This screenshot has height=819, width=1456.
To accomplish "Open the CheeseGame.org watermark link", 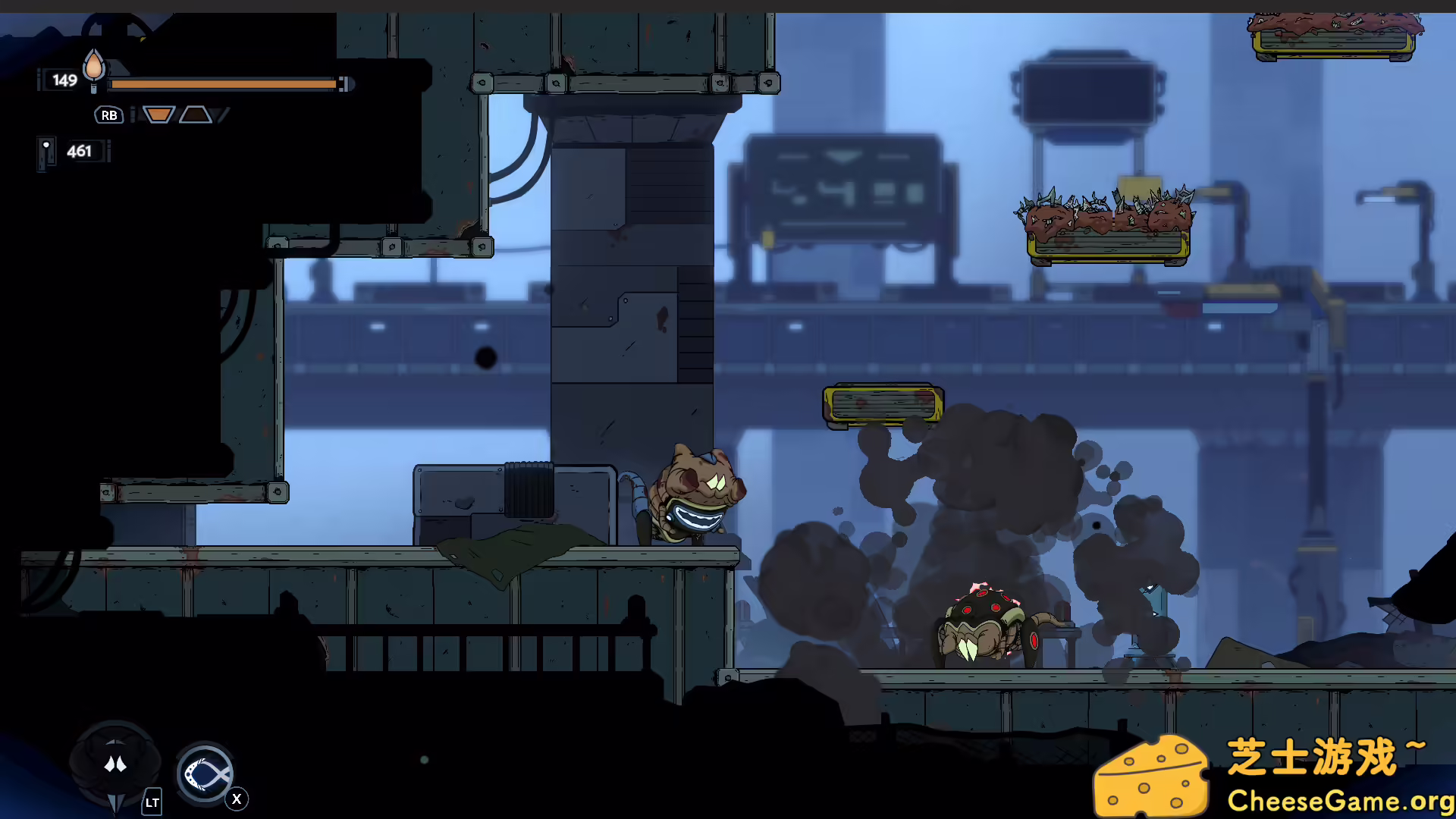I will click(x=1339, y=801).
